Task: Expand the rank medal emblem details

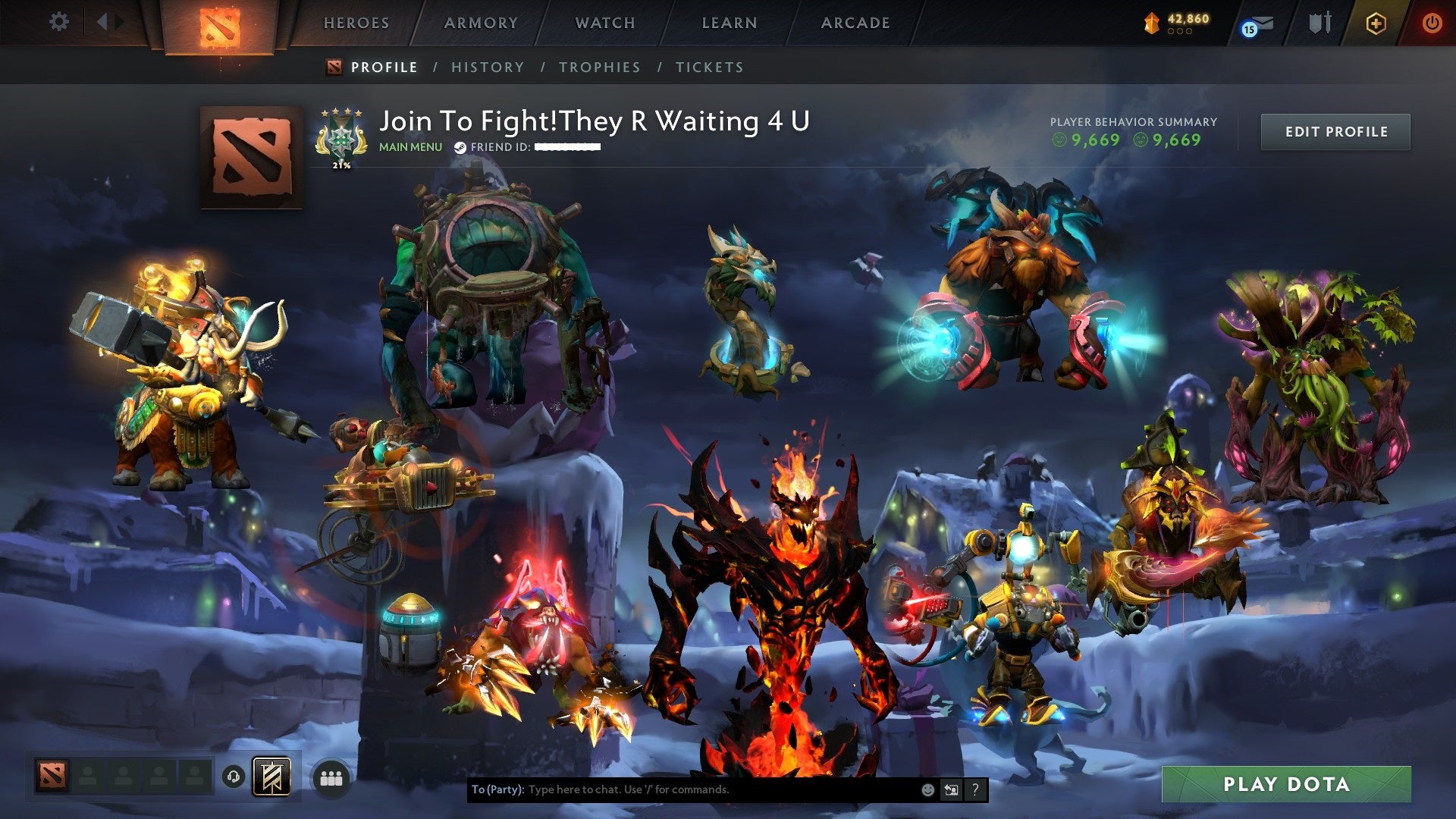Action: (x=340, y=137)
